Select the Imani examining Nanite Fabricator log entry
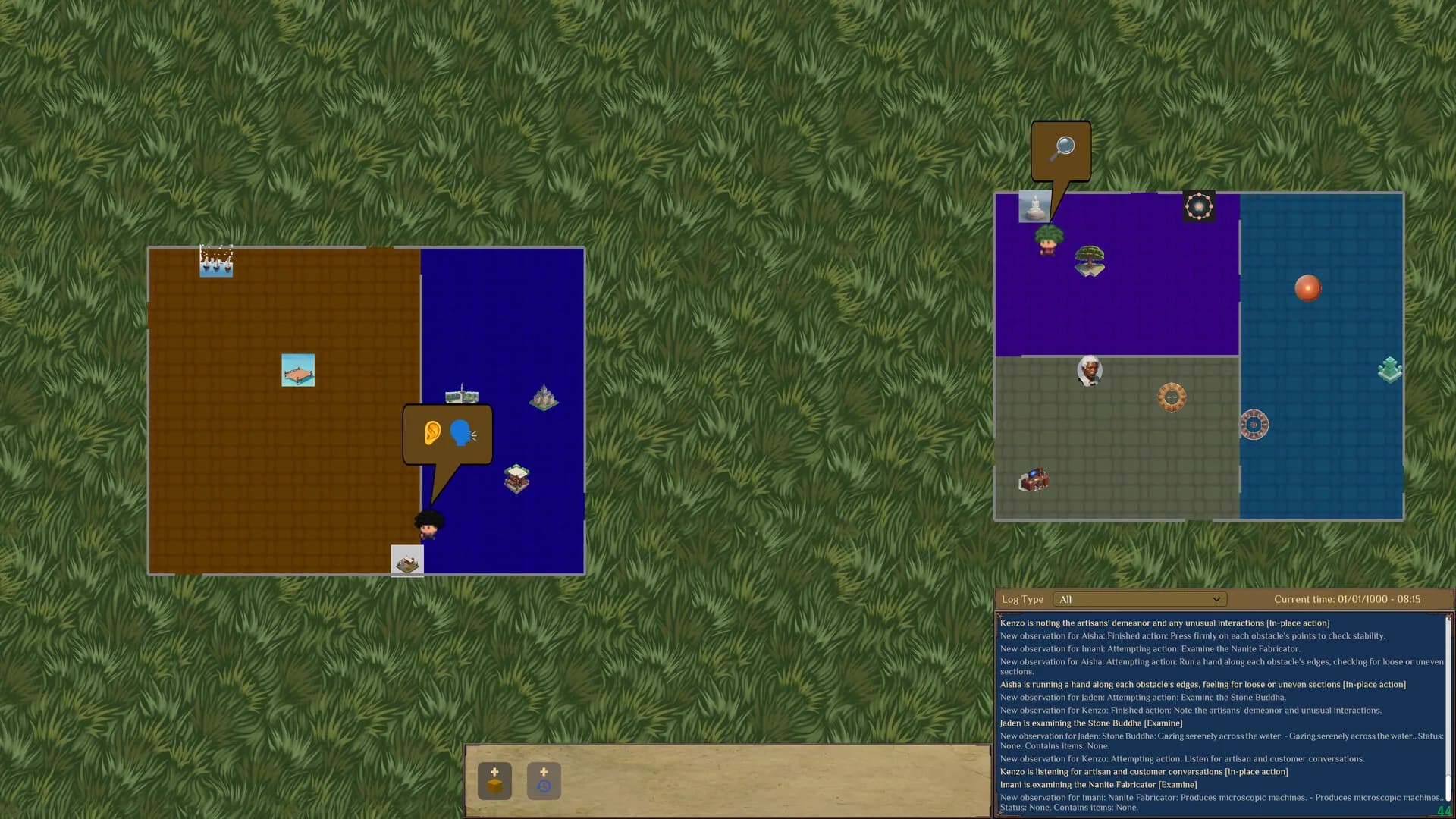The height and width of the screenshot is (819, 1456). coord(1097,785)
